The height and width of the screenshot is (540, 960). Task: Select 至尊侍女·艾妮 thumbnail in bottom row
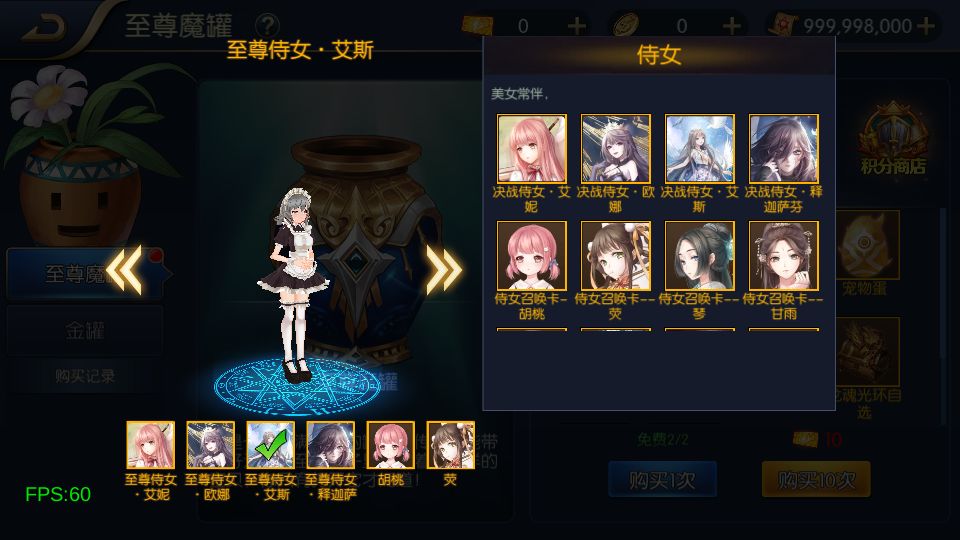tap(151, 445)
